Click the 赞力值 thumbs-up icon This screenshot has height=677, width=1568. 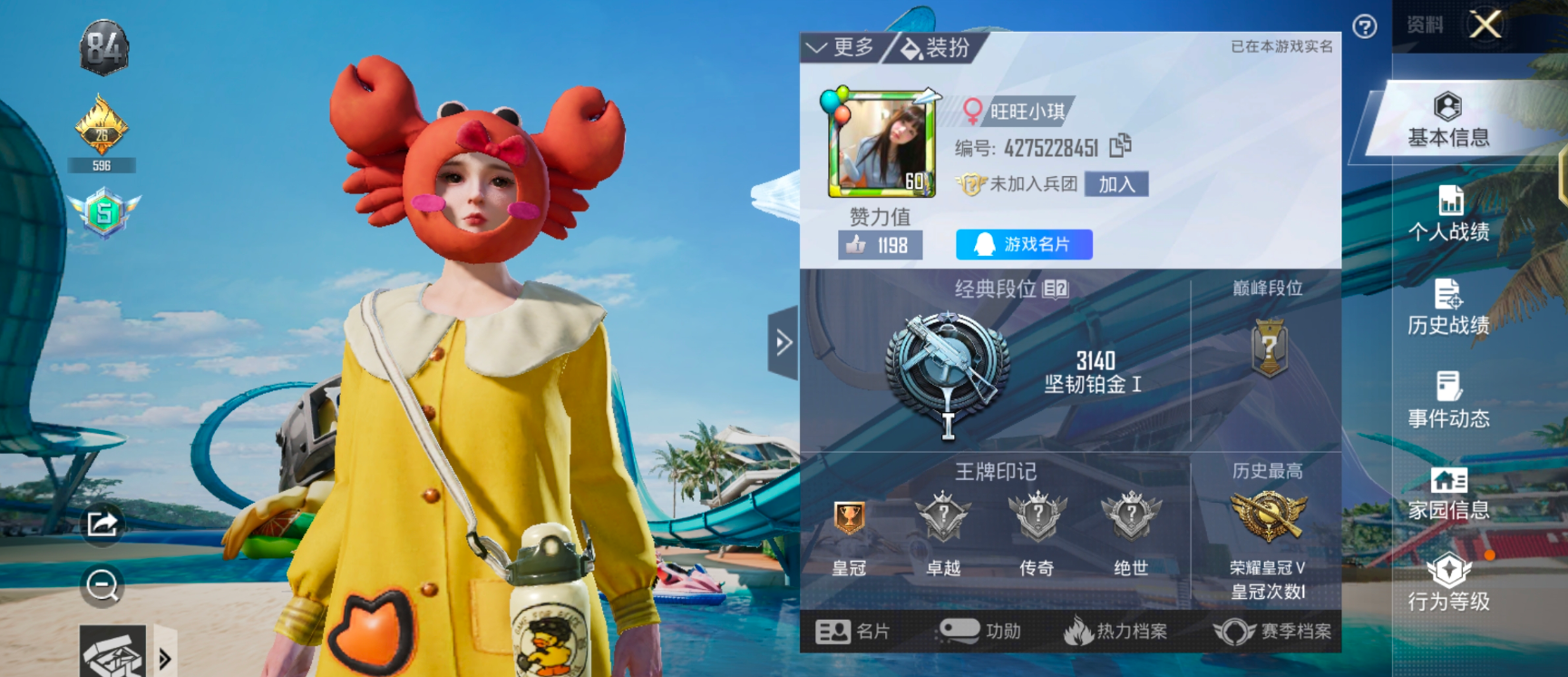[x=854, y=243]
